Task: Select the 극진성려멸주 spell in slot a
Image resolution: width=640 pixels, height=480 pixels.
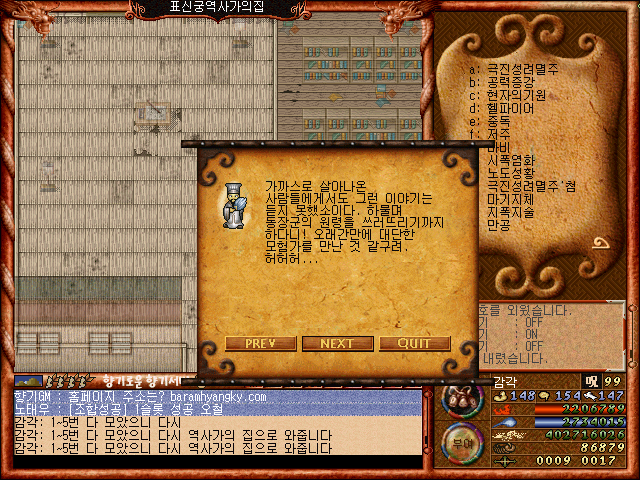Action: point(522,69)
